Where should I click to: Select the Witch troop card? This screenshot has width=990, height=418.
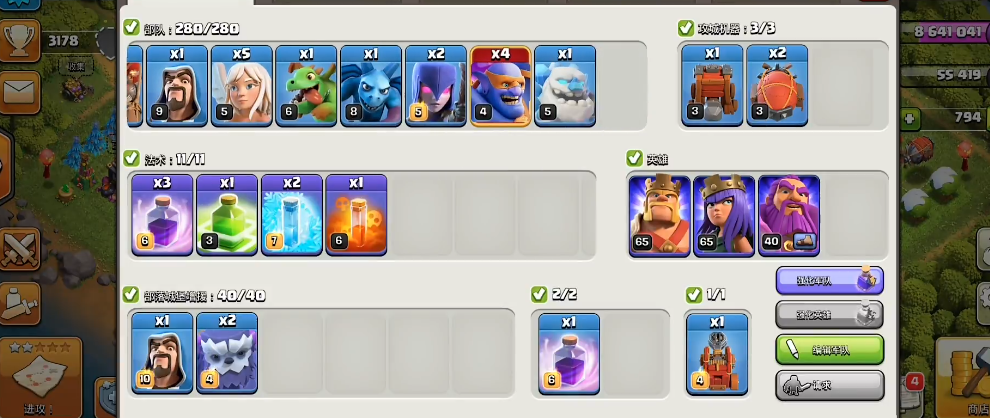pos(436,85)
